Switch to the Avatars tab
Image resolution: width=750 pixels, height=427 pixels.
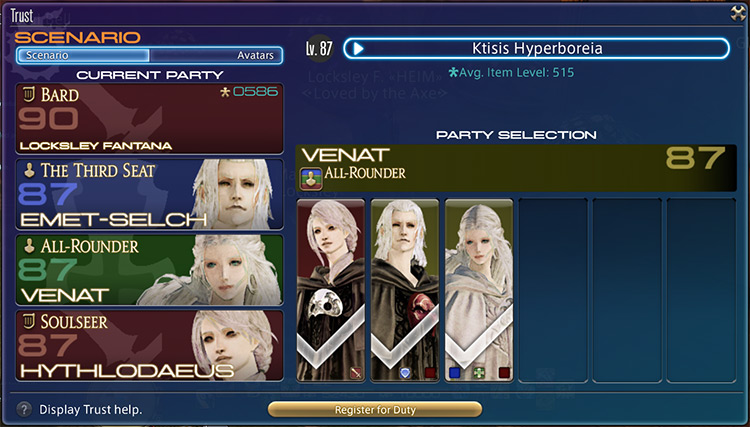click(x=216, y=56)
